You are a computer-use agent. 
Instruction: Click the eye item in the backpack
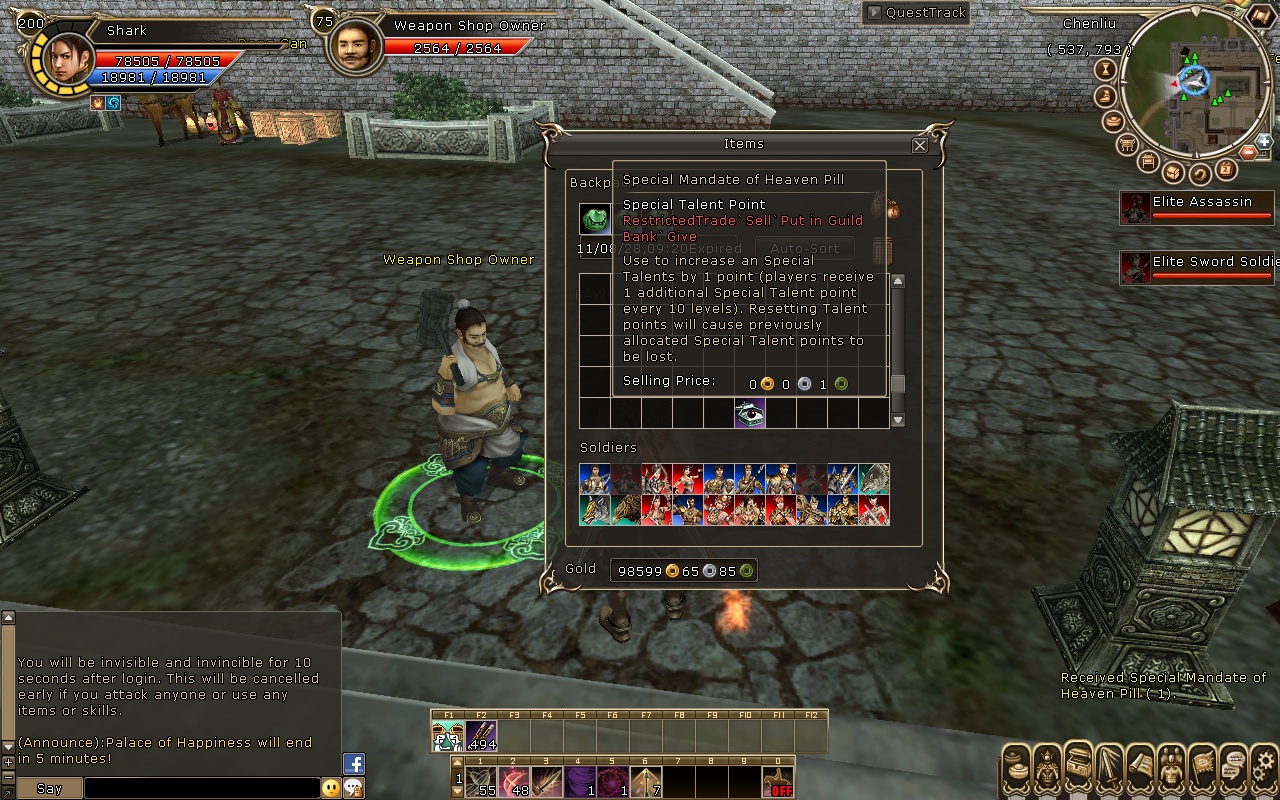750,412
